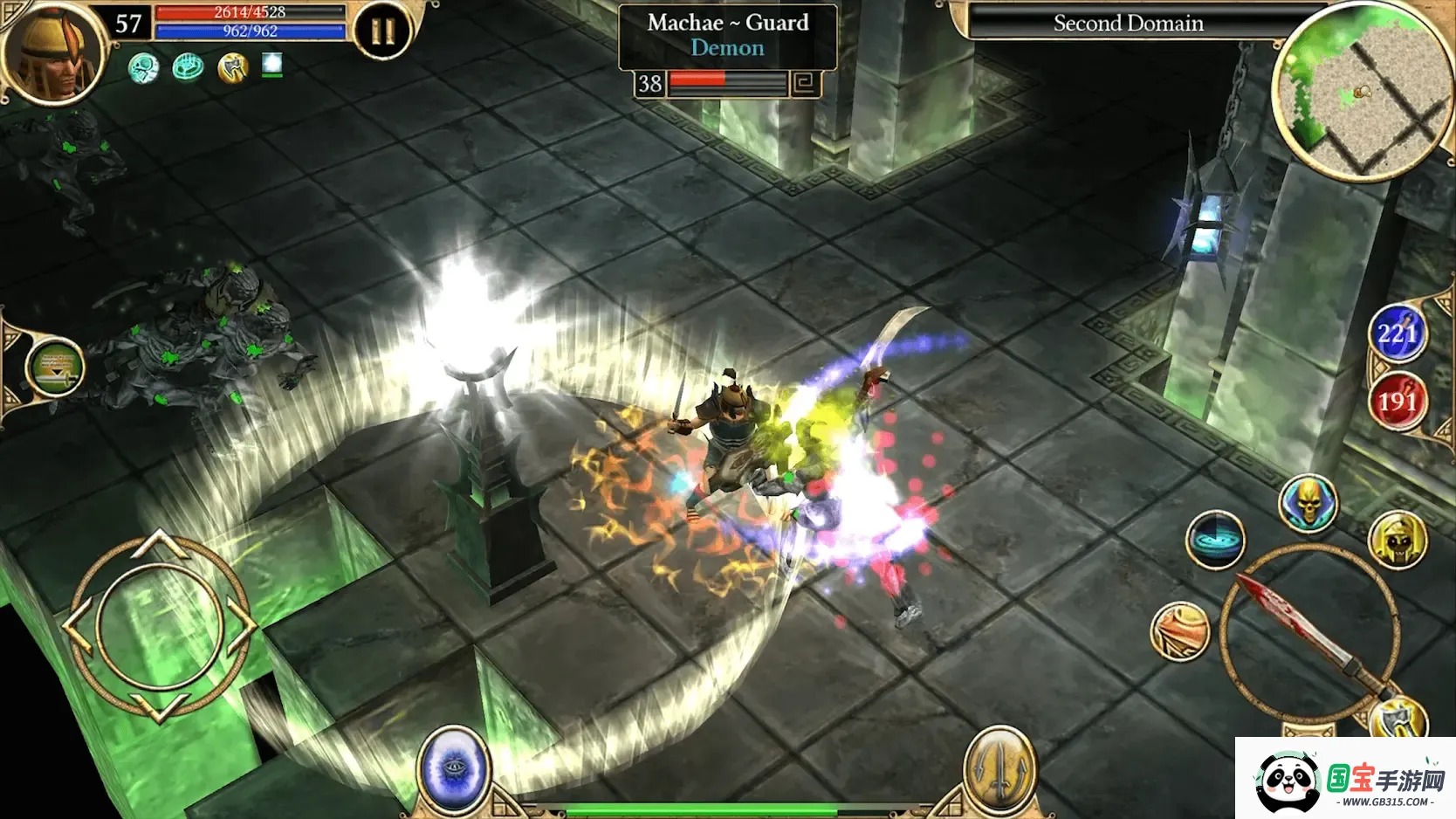Open the panda GB315 watermark logo
1456x819 pixels.
1345,780
